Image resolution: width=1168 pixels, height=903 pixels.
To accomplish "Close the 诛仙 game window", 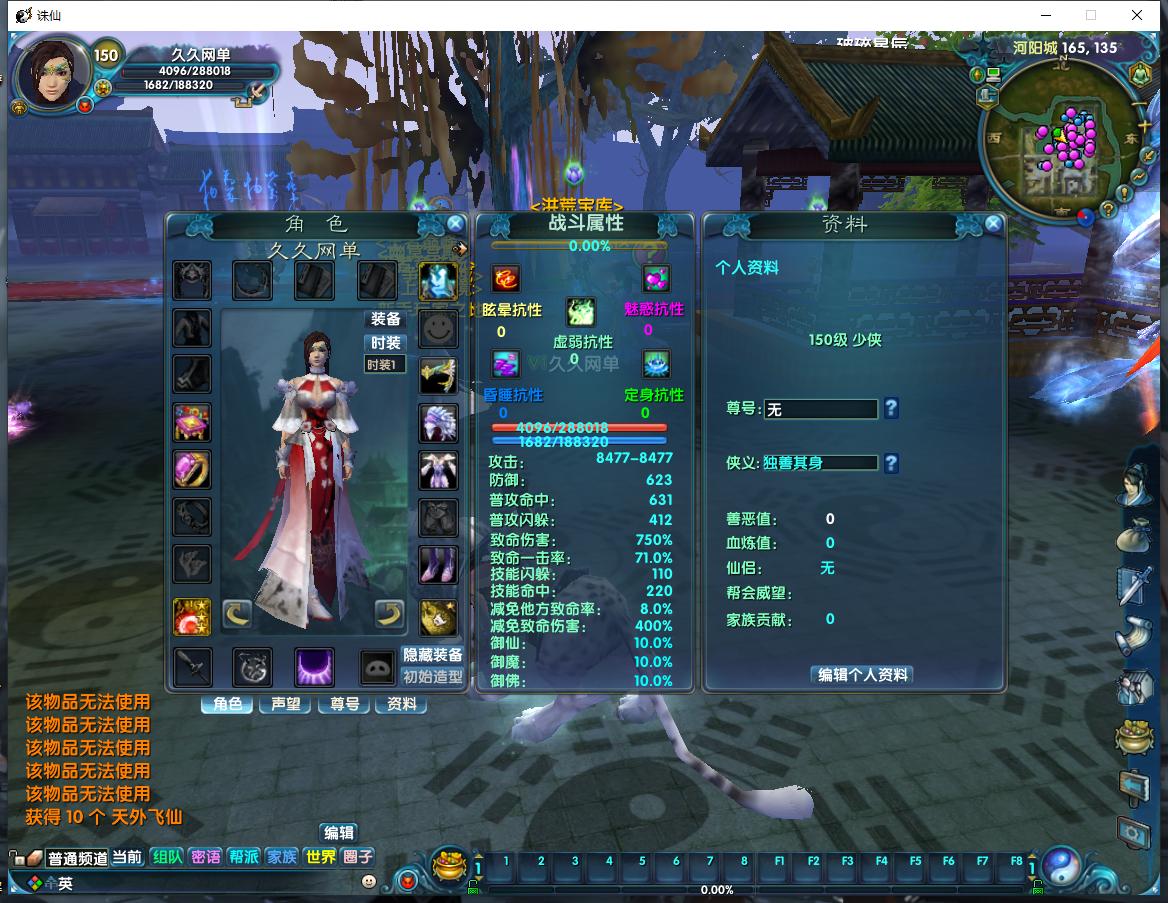I will pyautogui.click(x=1137, y=15).
